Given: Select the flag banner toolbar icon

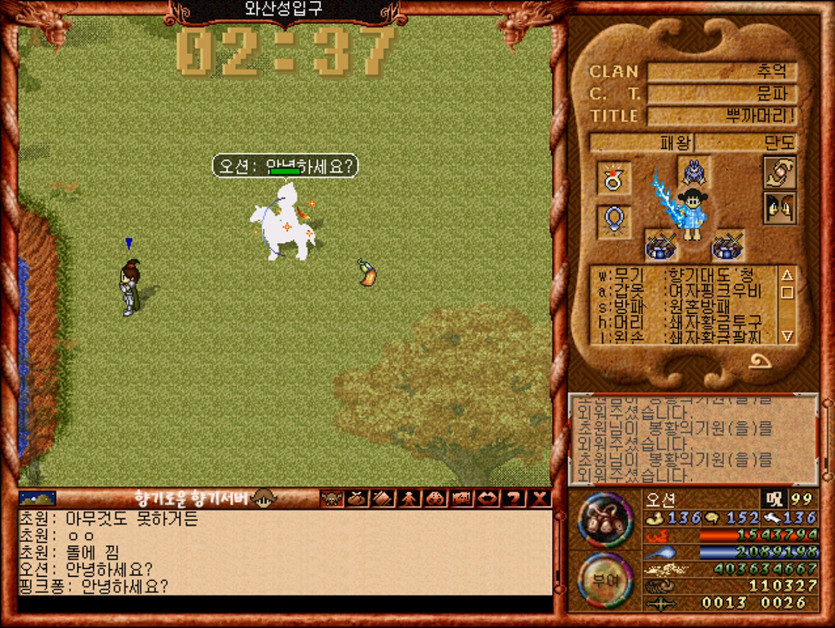Looking at the screenshot, I should tap(462, 498).
